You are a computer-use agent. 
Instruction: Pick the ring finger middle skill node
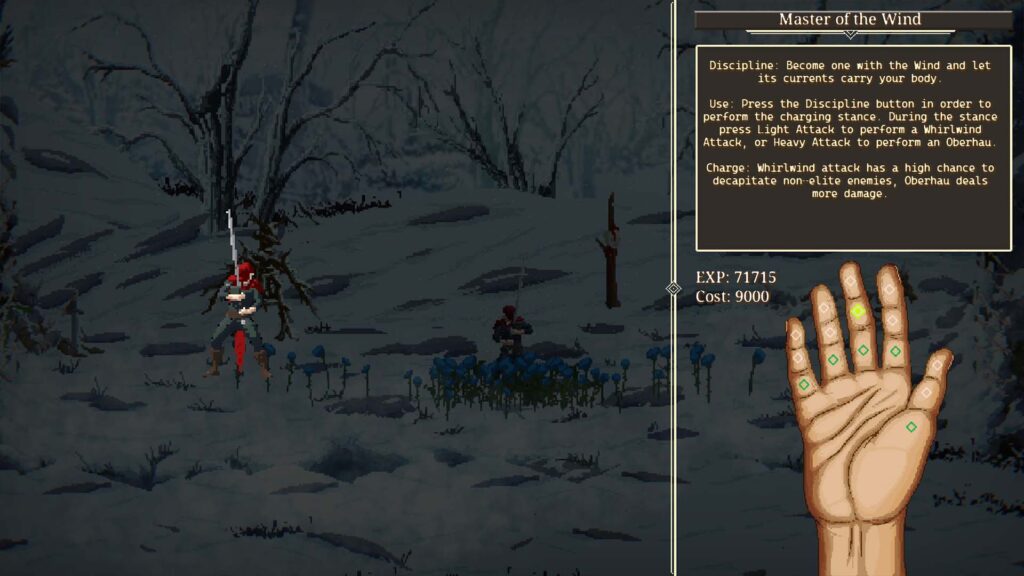pos(828,332)
